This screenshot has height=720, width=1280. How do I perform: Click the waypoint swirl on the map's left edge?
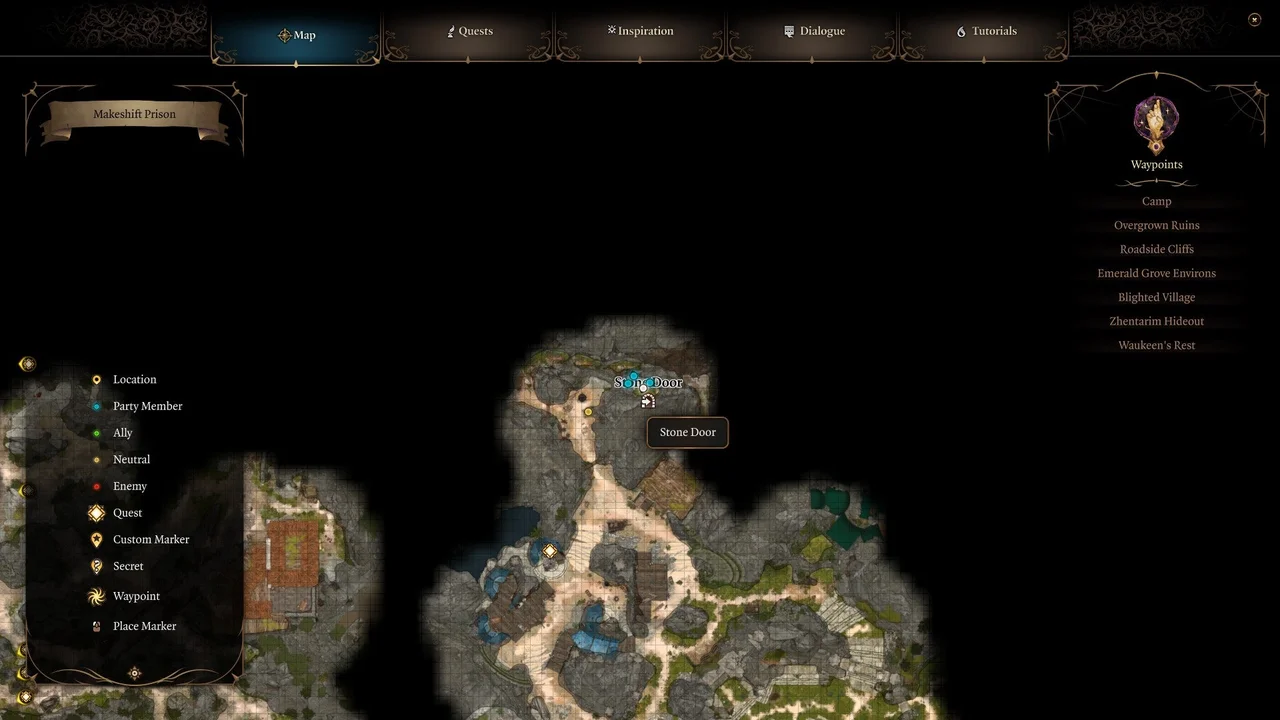[x=27, y=363]
